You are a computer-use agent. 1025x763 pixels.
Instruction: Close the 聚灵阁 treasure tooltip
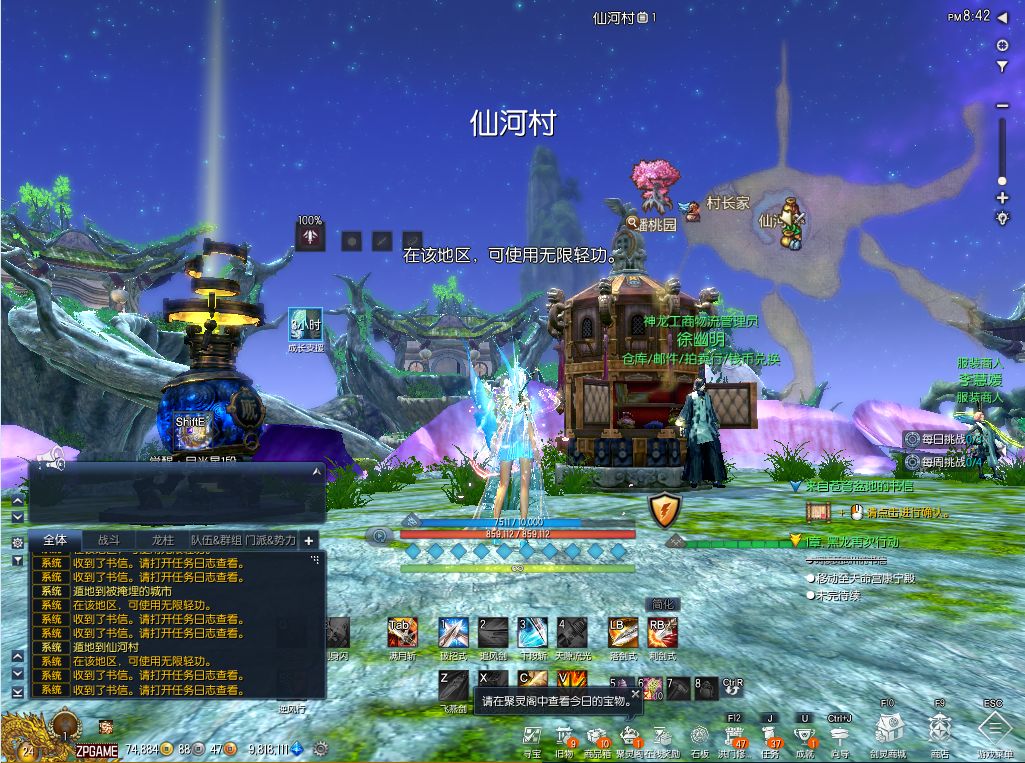[634, 692]
